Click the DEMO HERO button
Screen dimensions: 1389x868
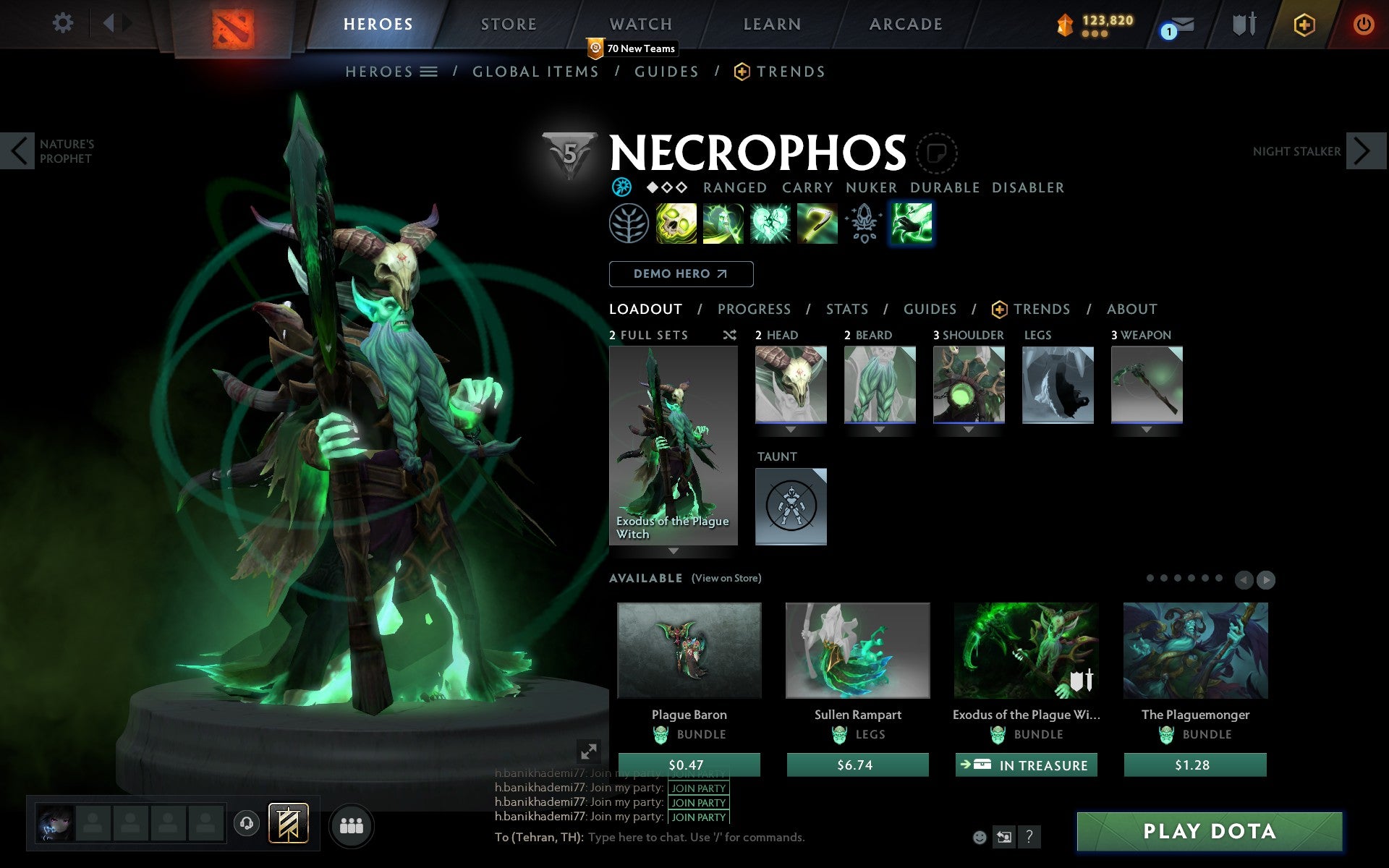pyautogui.click(x=681, y=274)
